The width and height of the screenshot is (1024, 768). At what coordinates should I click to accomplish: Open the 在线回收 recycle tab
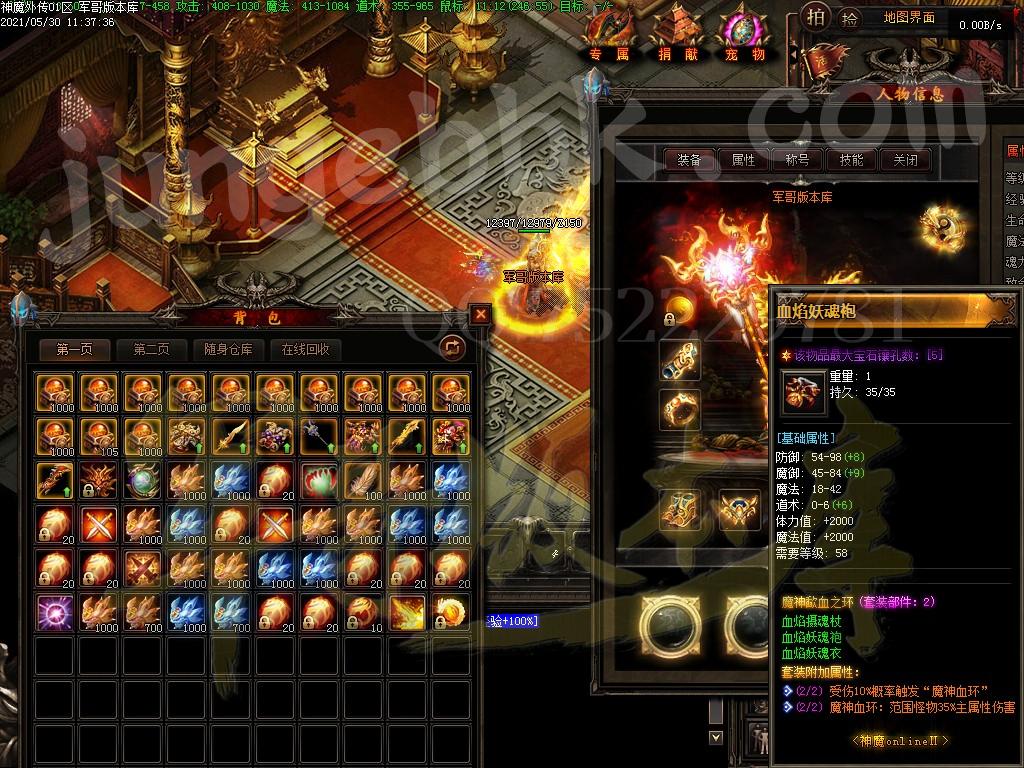pos(305,349)
